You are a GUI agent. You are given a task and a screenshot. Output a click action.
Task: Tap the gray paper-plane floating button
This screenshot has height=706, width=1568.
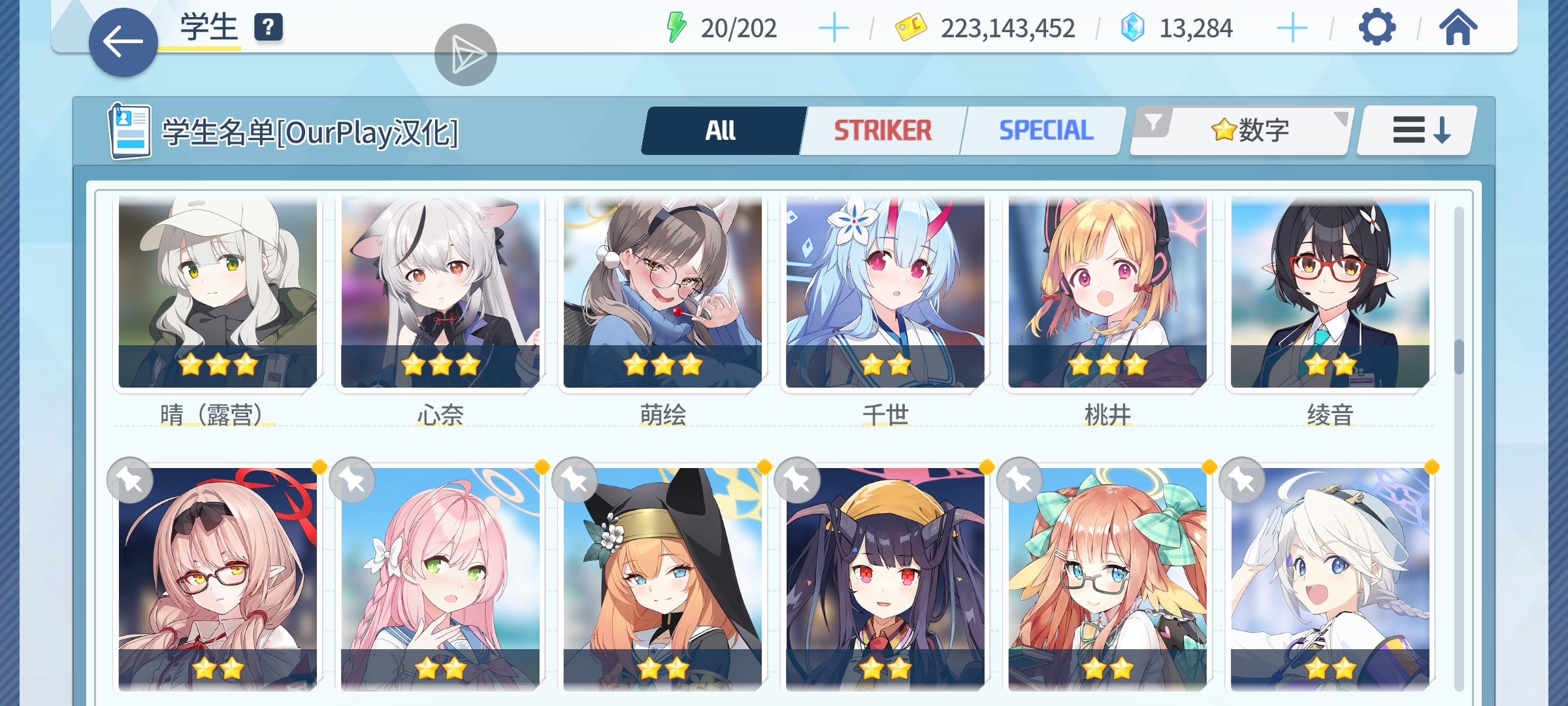coord(465,56)
